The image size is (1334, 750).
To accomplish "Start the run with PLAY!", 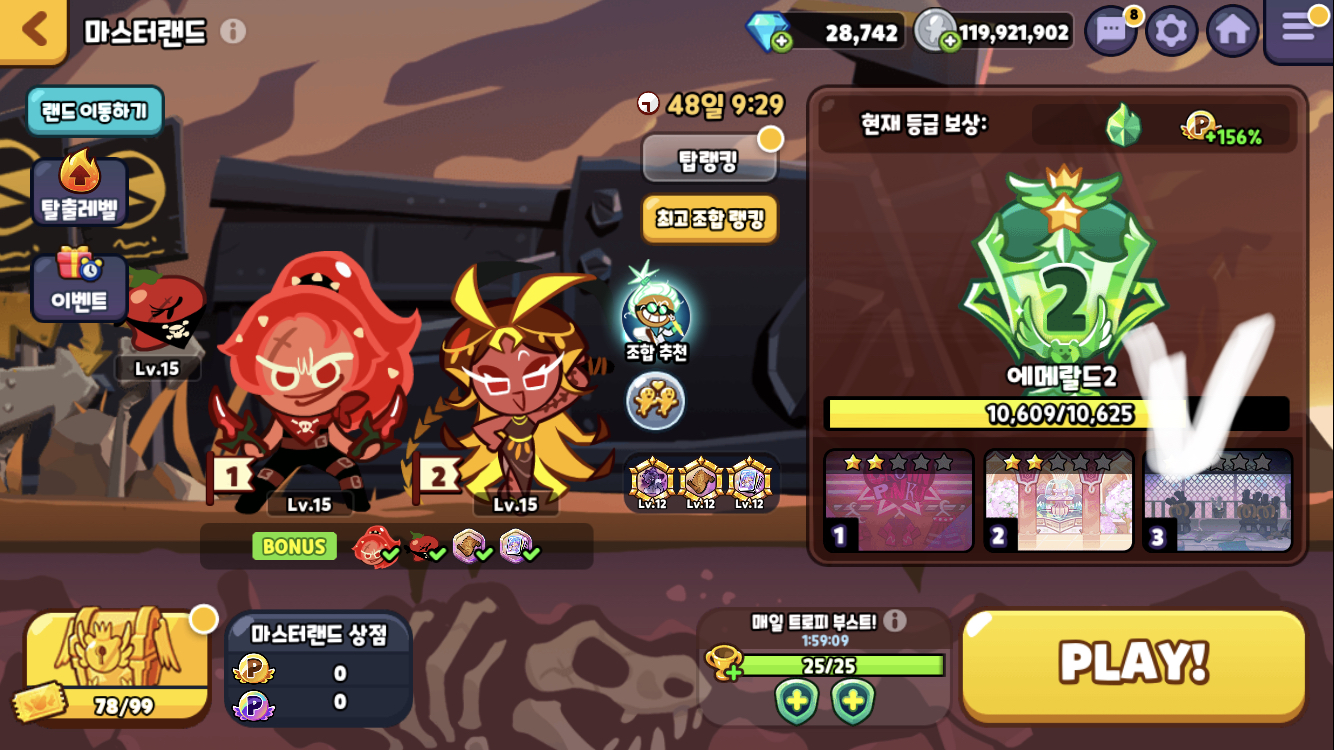I will pyautogui.click(x=1134, y=663).
